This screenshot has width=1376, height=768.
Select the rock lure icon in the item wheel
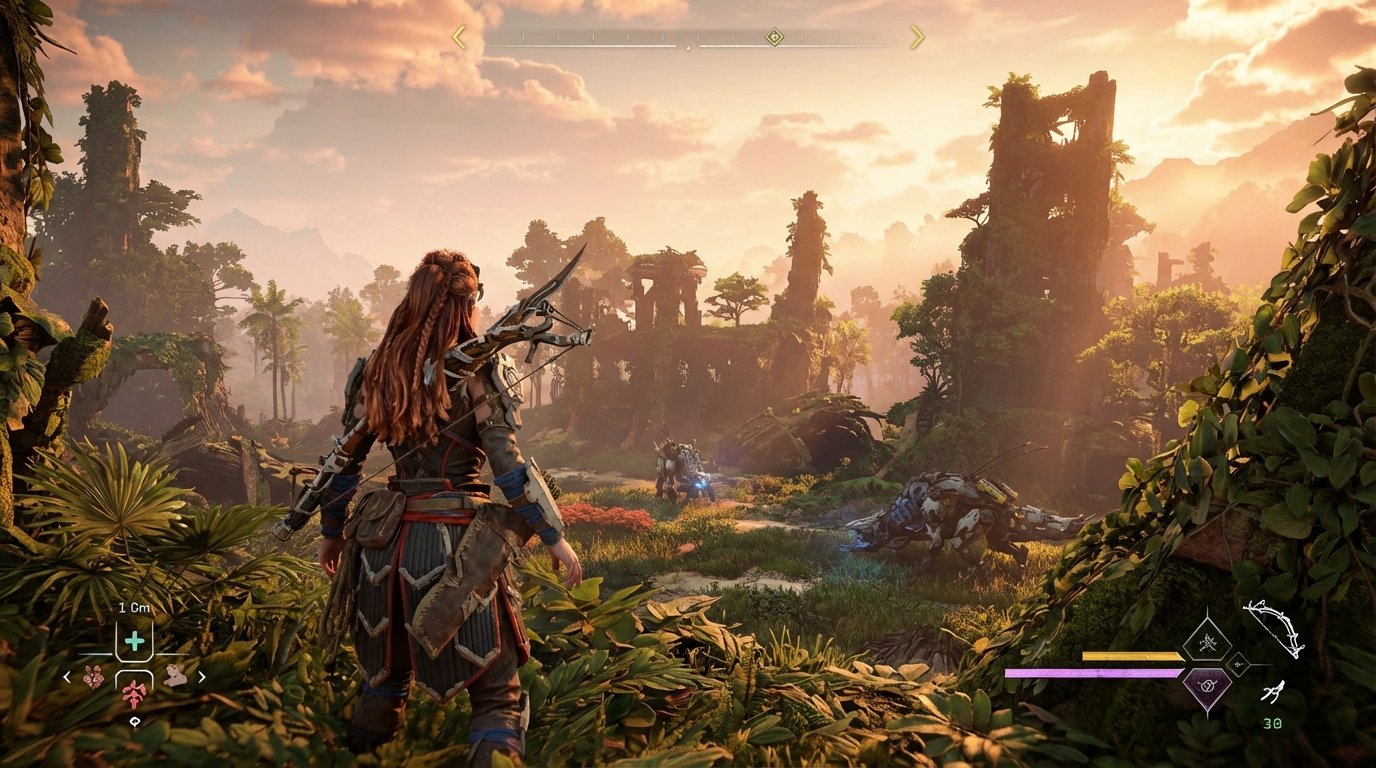click(176, 676)
